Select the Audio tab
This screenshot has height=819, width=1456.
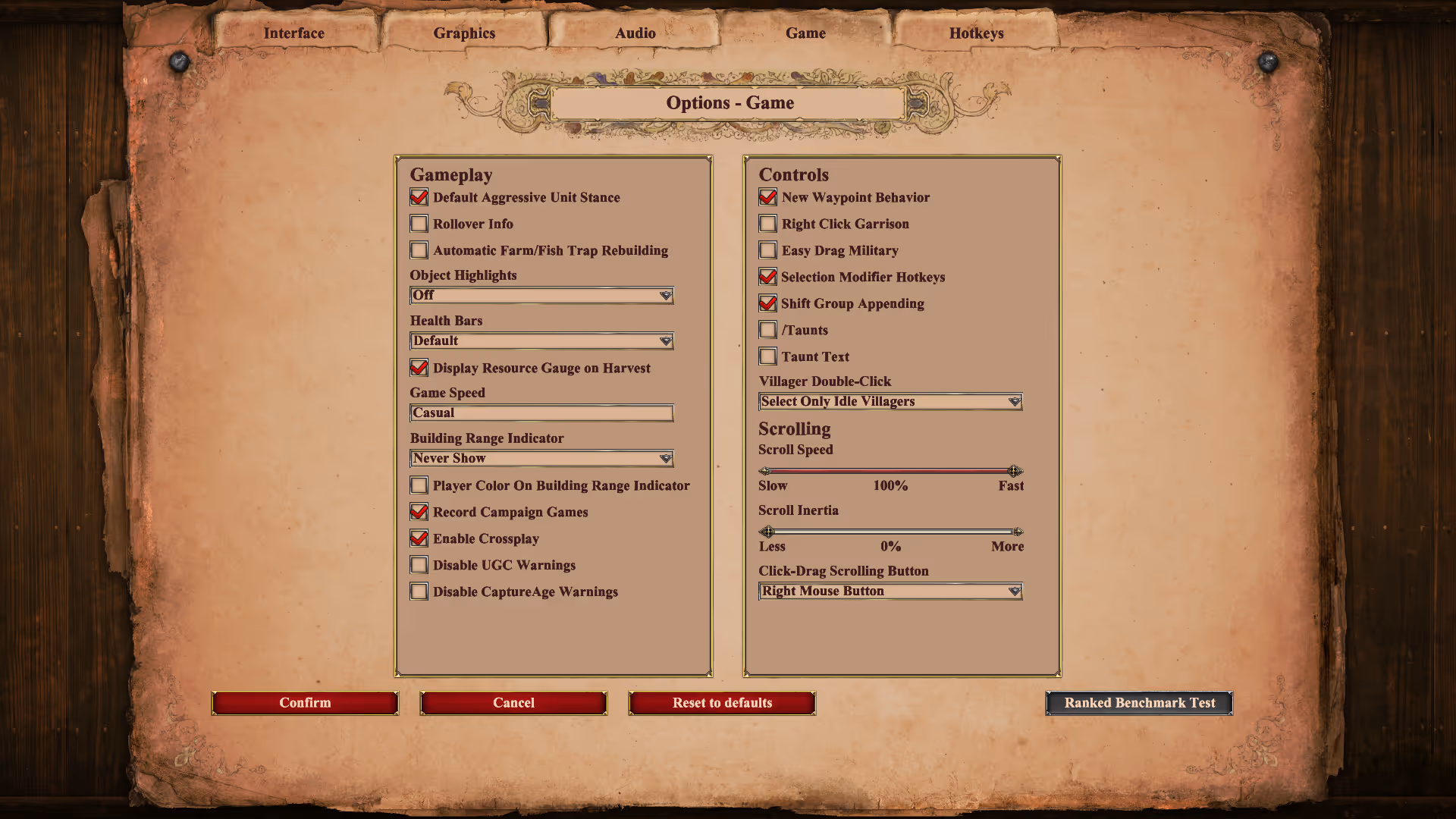[x=635, y=33]
